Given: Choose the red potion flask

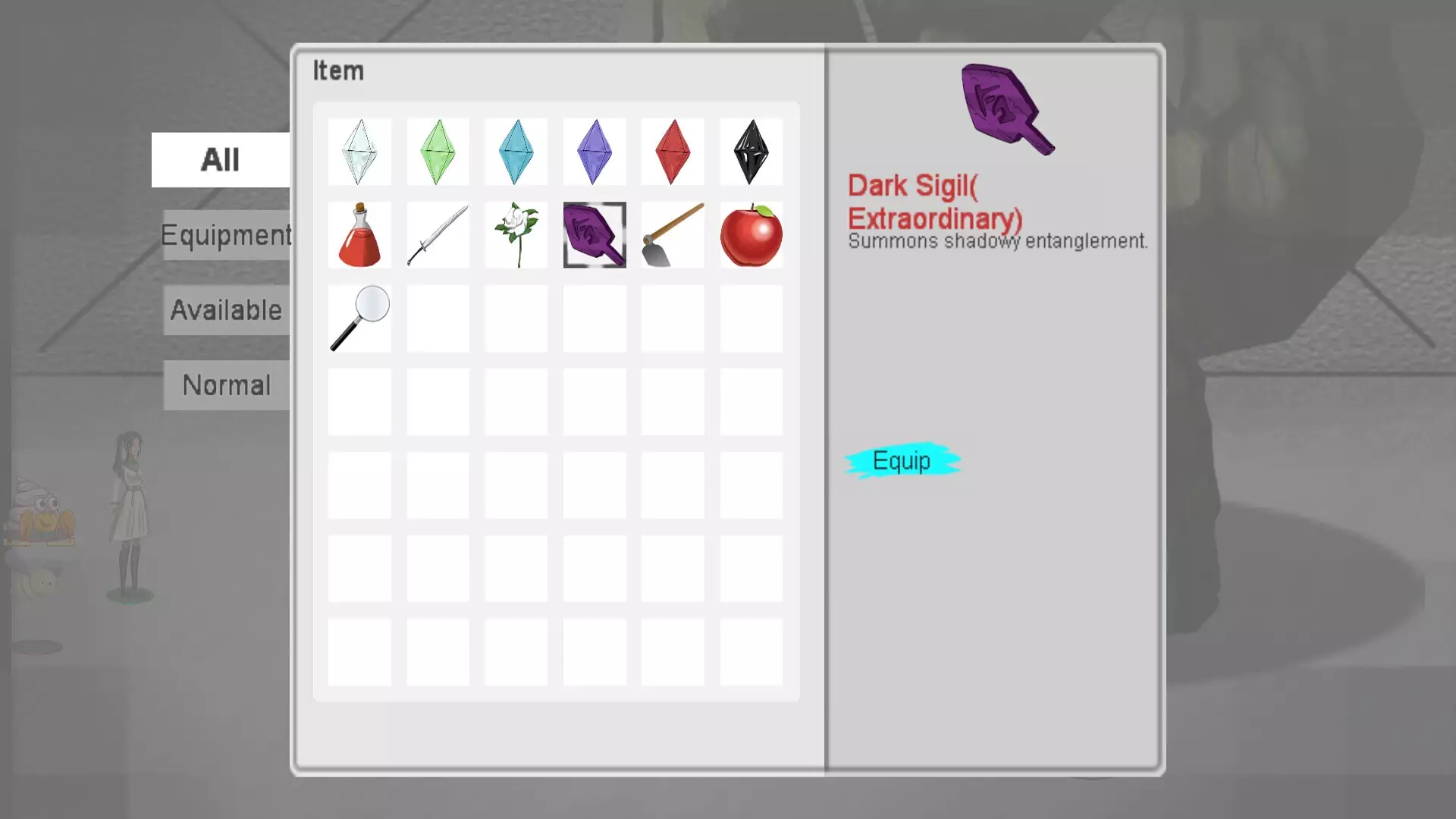Looking at the screenshot, I should pos(359,235).
